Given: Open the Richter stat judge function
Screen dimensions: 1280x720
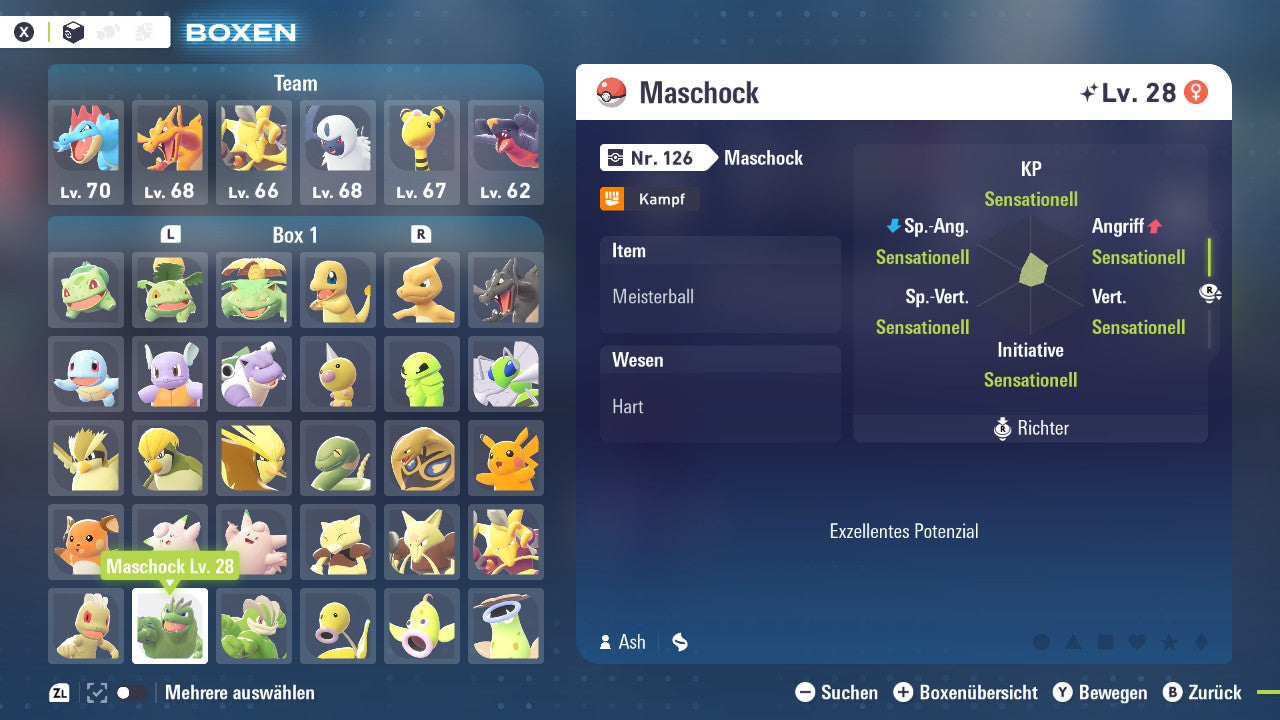Looking at the screenshot, I should point(1030,428).
